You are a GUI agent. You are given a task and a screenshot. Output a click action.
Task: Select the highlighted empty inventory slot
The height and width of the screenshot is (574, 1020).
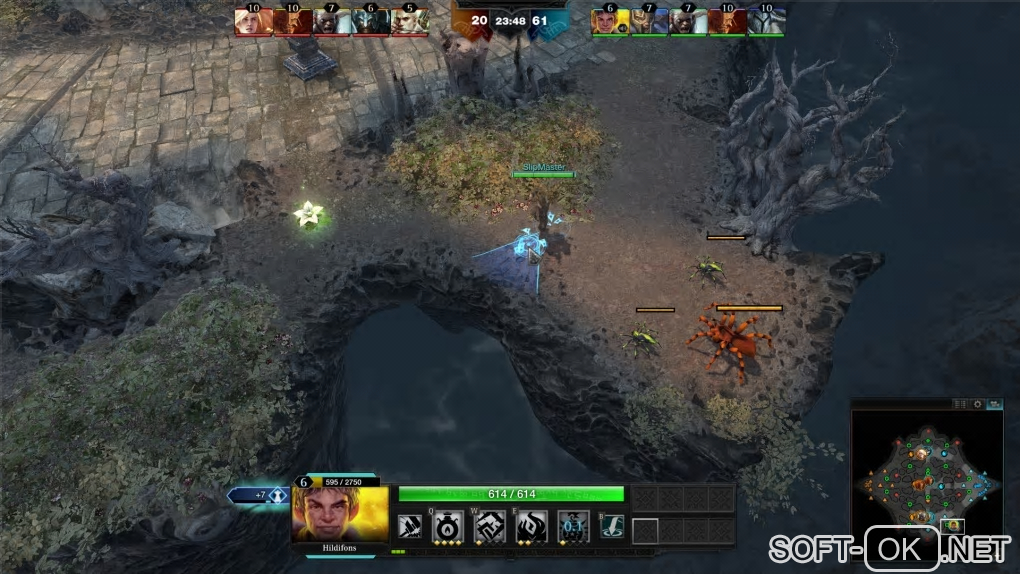[645, 531]
